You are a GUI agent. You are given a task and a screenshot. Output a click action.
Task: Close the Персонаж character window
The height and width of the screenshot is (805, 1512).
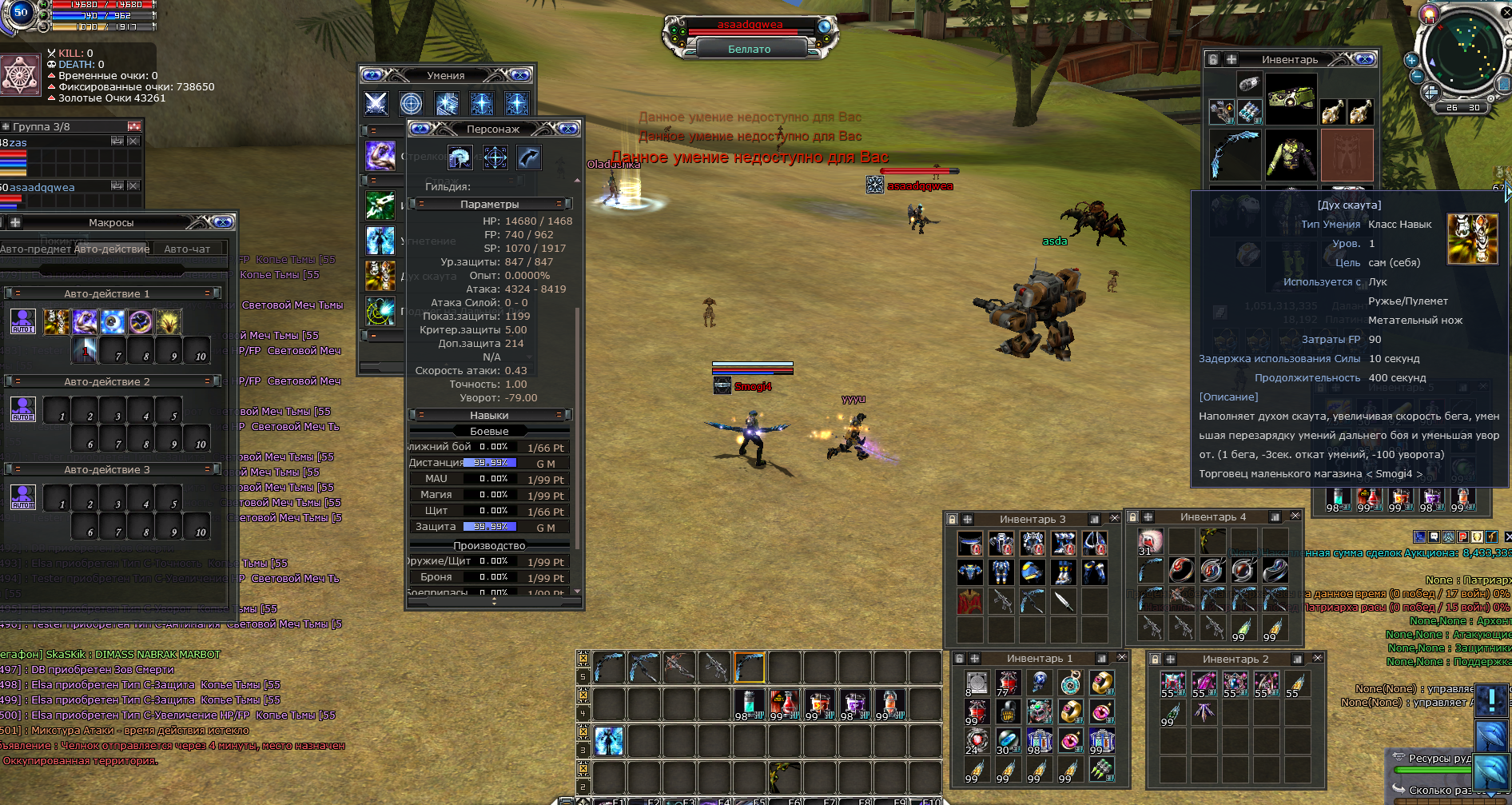[568, 129]
